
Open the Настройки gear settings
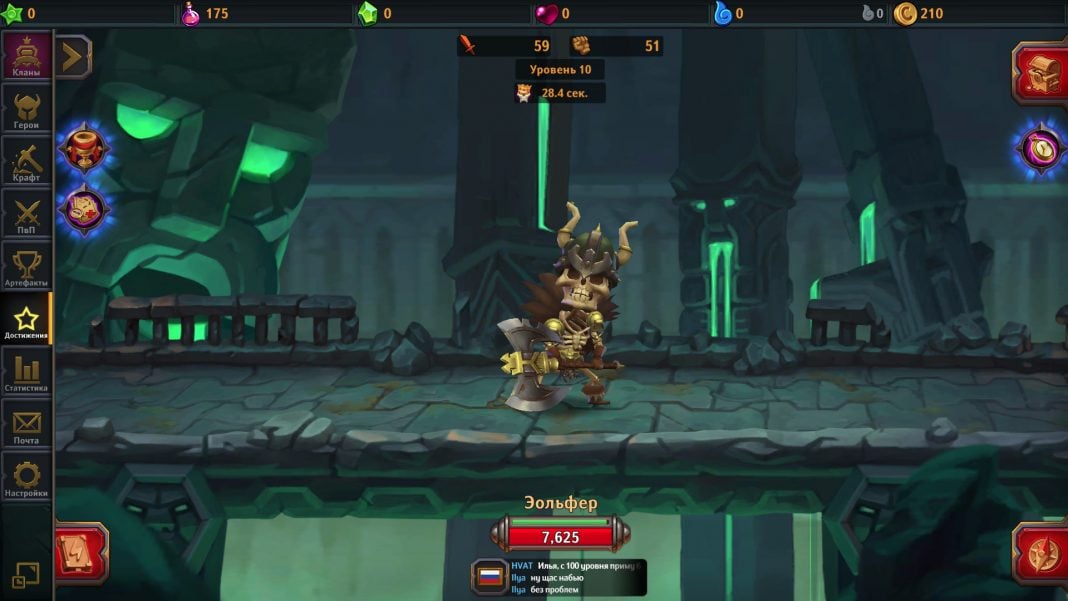[26, 478]
